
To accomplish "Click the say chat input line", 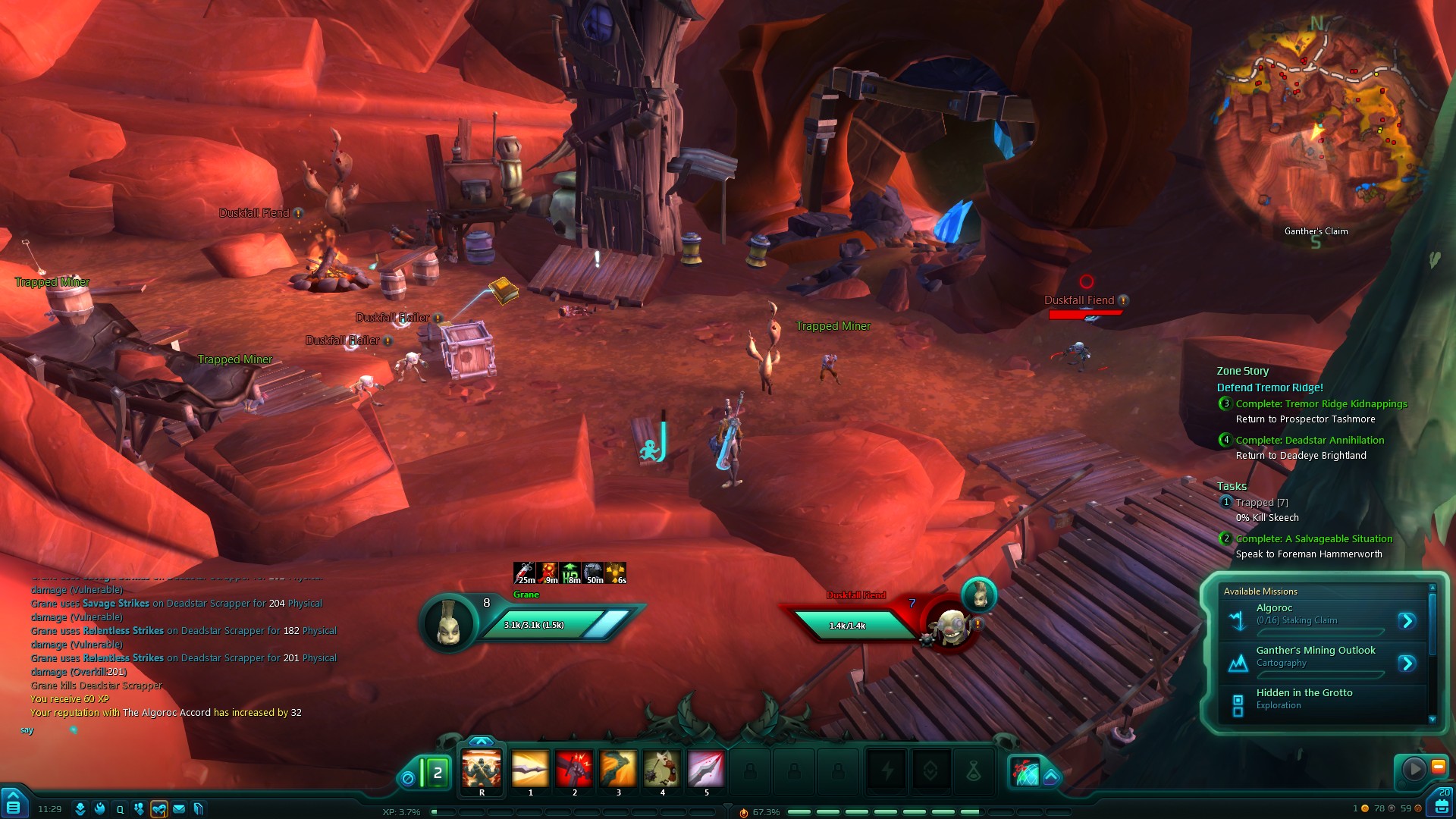I will [x=152, y=730].
